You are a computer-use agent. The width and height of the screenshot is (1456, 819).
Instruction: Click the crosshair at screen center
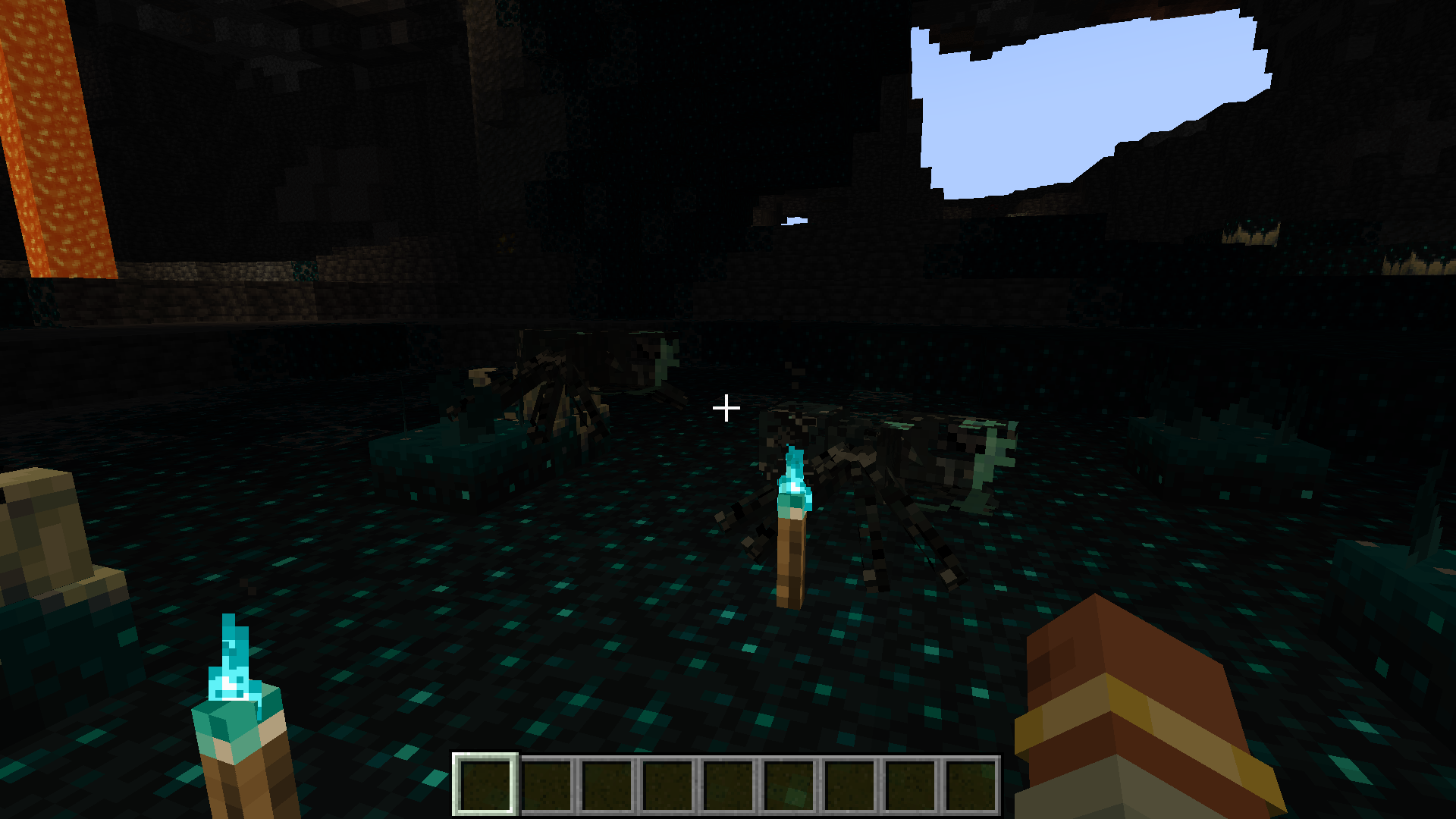click(x=727, y=408)
